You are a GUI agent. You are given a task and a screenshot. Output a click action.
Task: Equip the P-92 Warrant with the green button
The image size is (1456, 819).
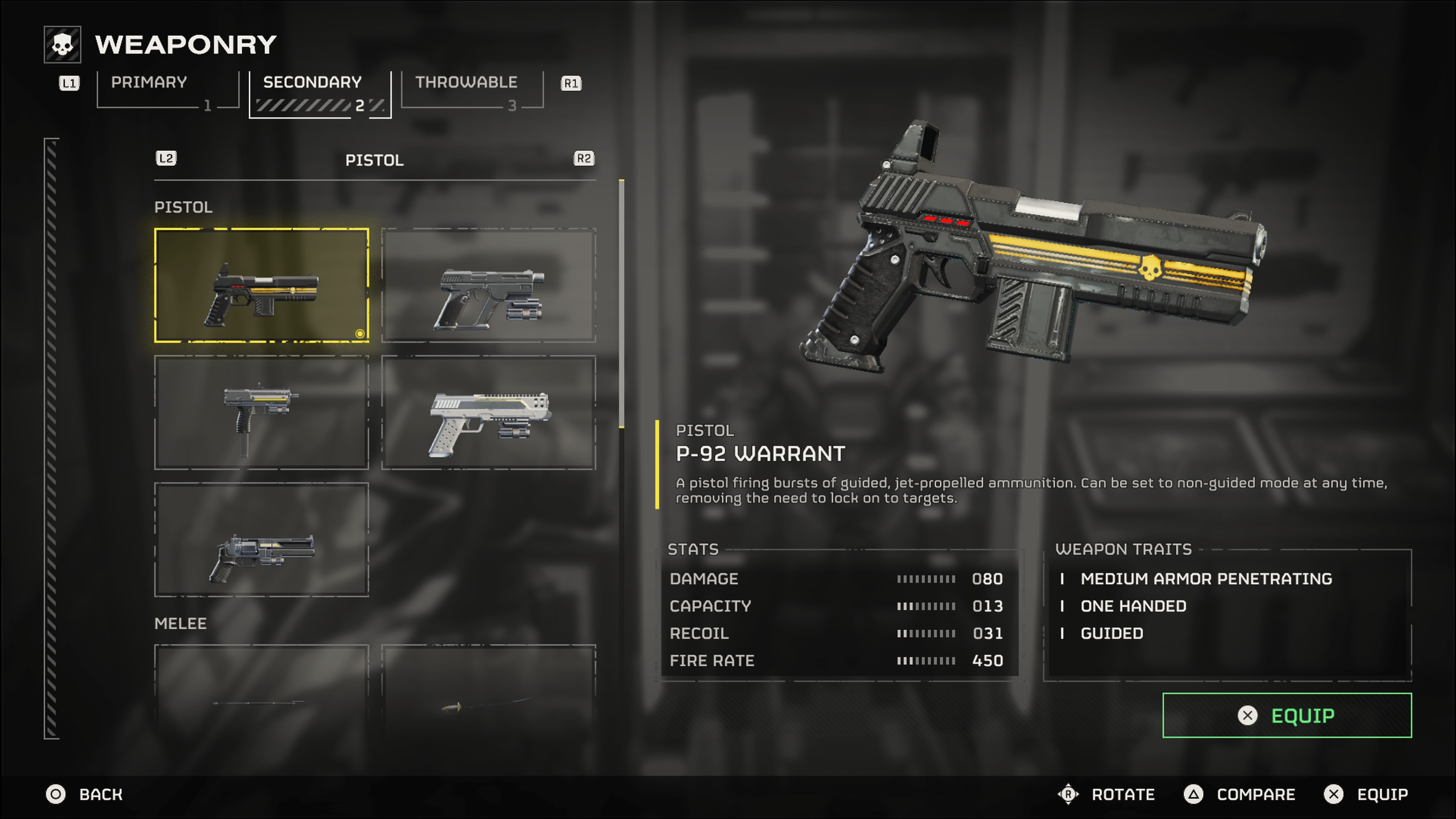tap(1287, 715)
